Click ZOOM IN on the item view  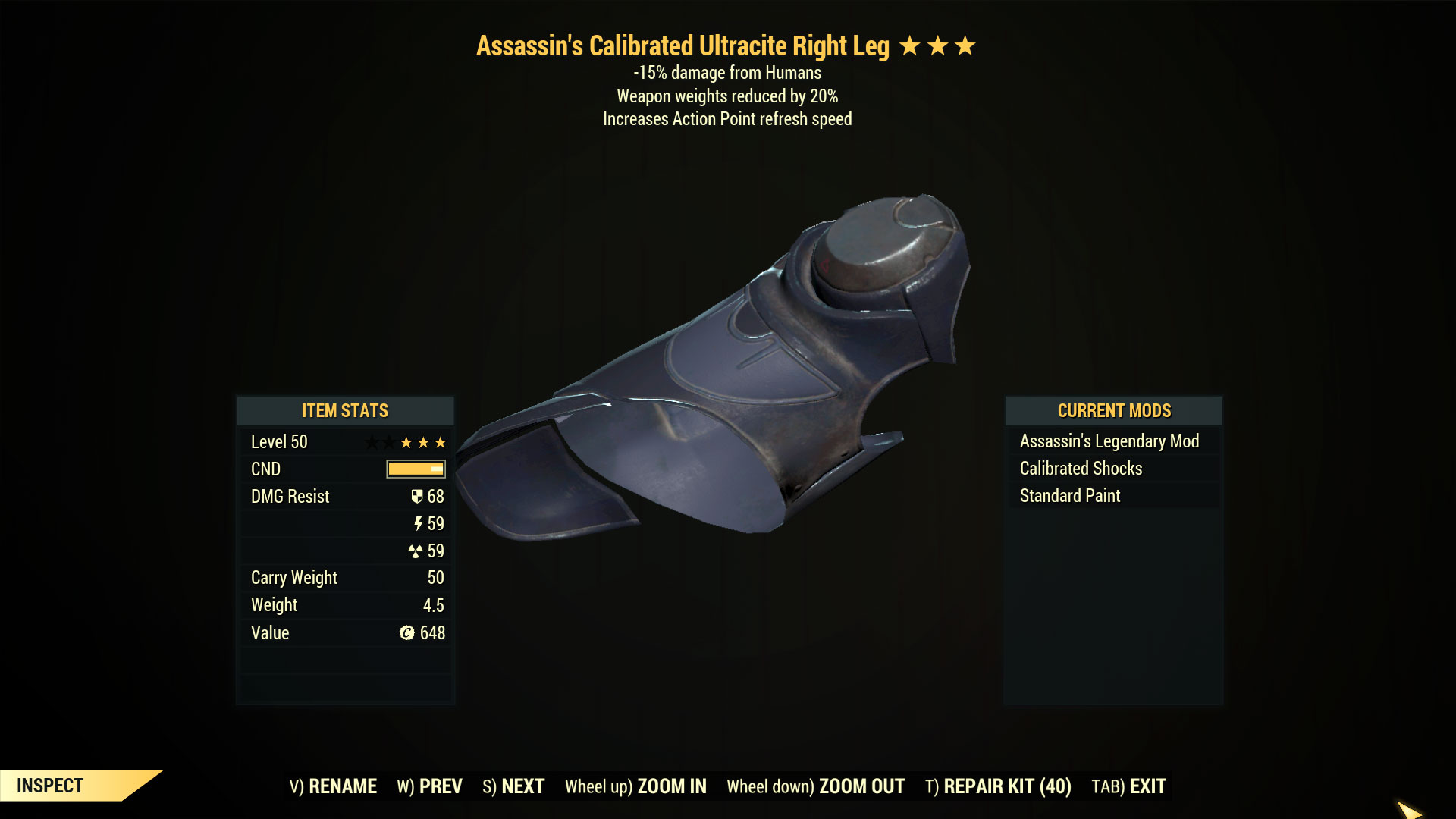tap(635, 786)
